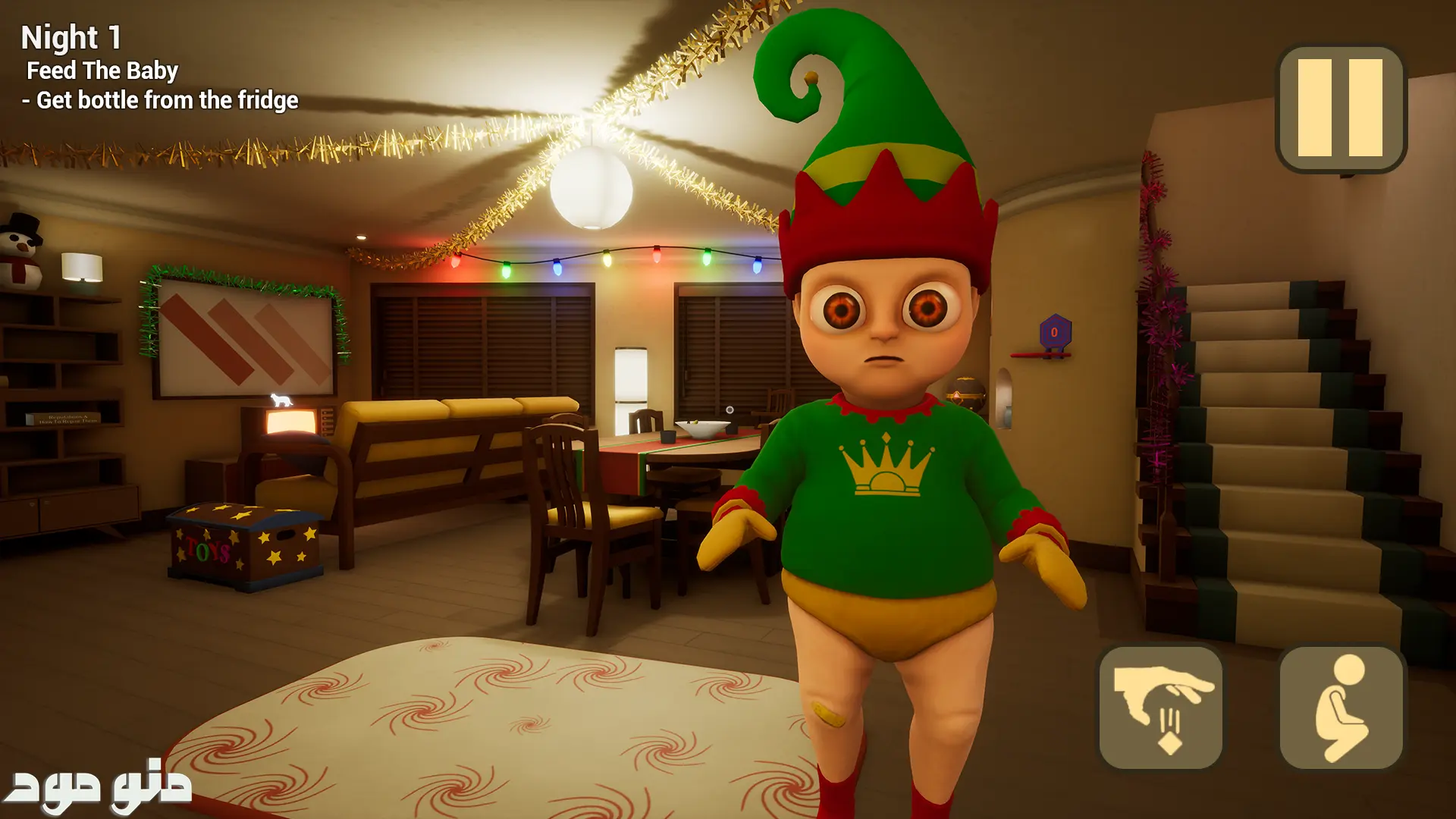The width and height of the screenshot is (1456, 819).
Task: Toggle crouch with the crouching figure button
Action: [1341, 708]
